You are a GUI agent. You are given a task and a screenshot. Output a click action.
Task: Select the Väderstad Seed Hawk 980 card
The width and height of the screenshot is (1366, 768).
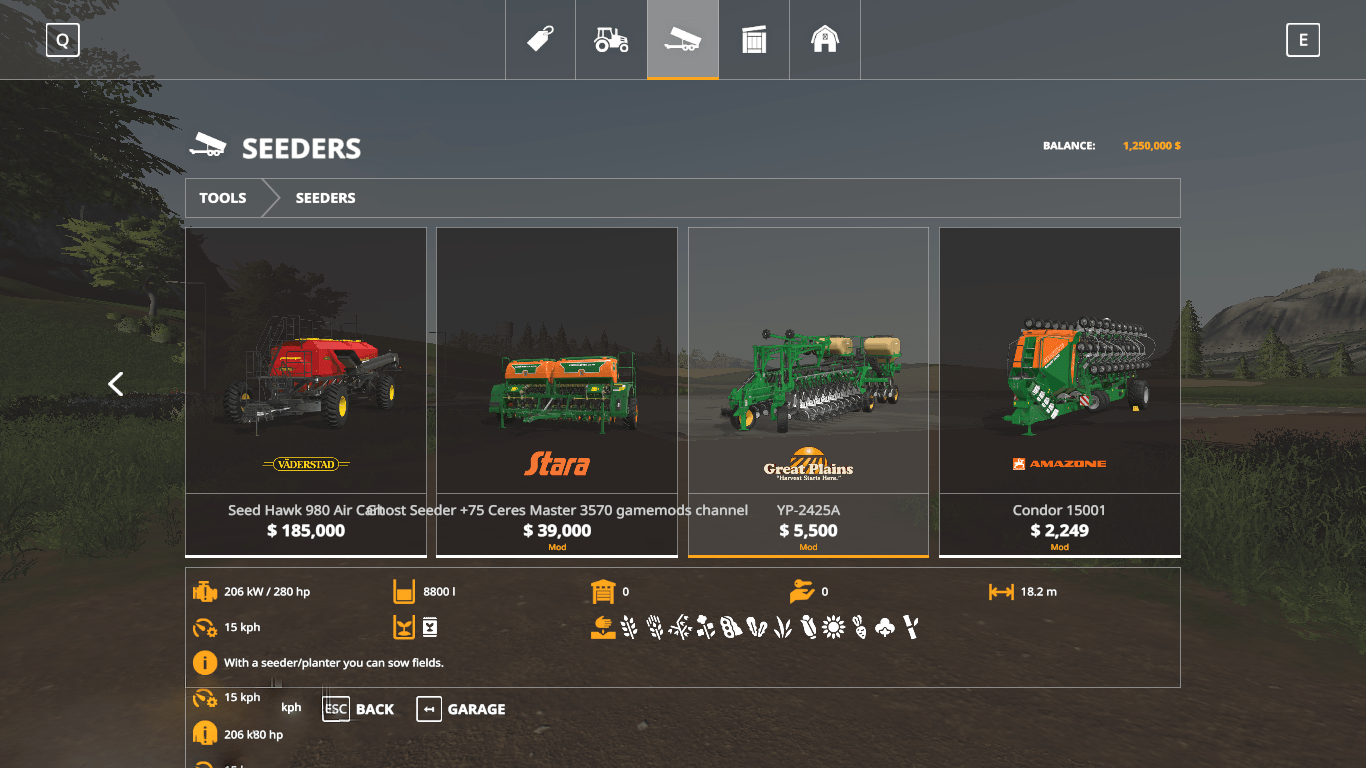click(306, 391)
